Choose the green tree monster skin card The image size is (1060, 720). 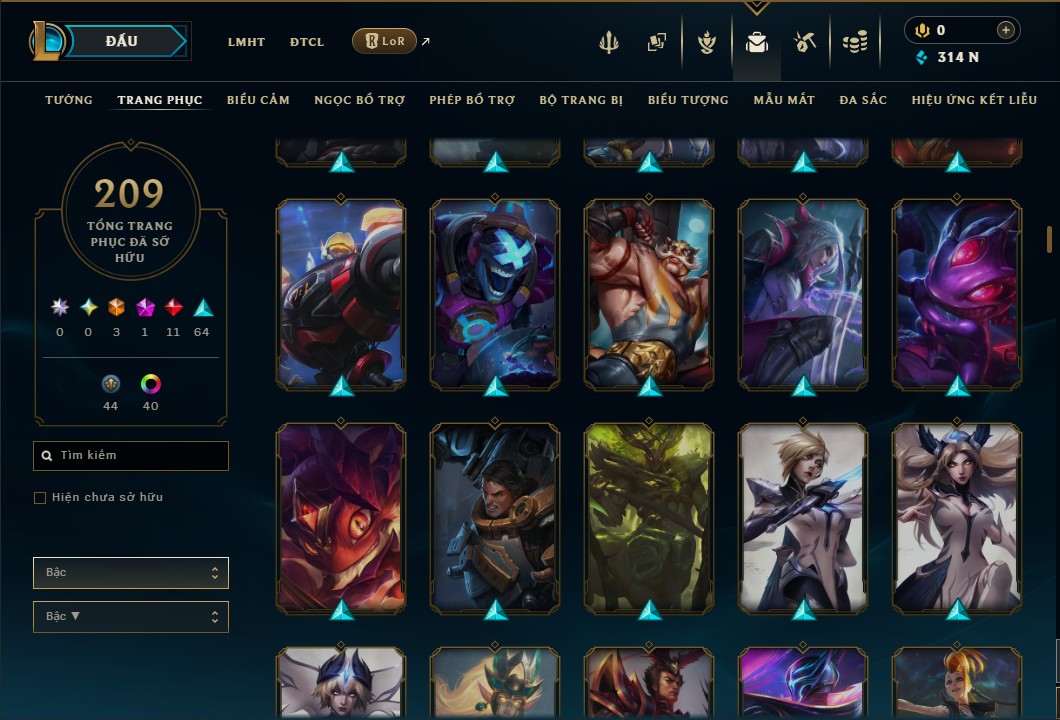coord(649,517)
